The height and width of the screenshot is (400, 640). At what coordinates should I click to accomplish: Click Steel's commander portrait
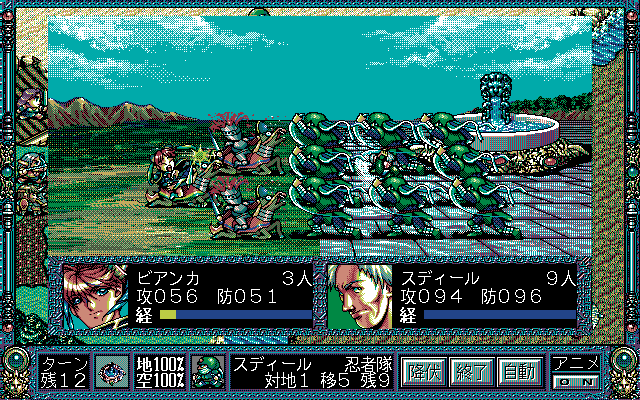pyautogui.click(x=359, y=295)
